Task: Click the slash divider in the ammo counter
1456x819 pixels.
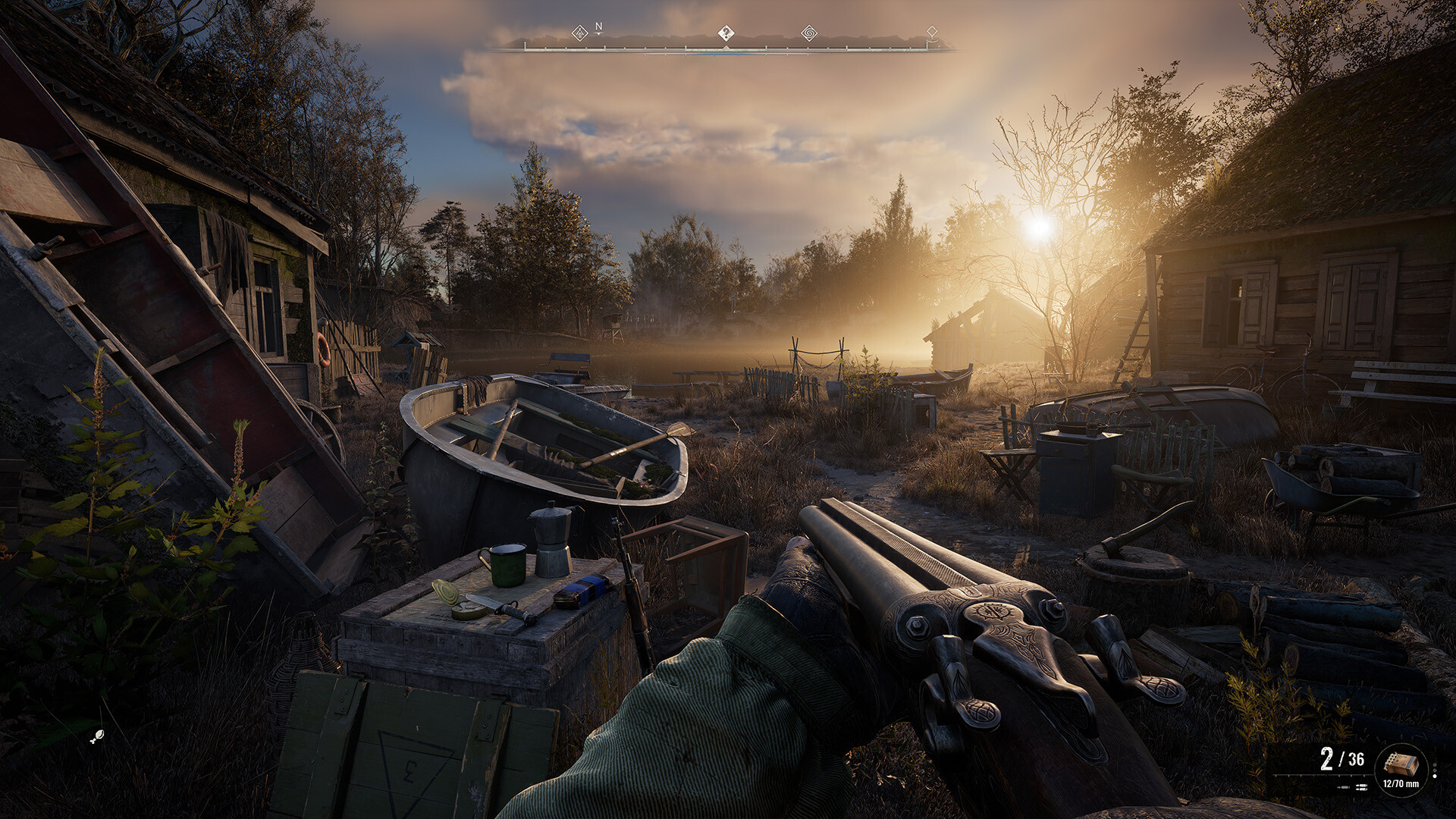Action: click(x=1340, y=757)
